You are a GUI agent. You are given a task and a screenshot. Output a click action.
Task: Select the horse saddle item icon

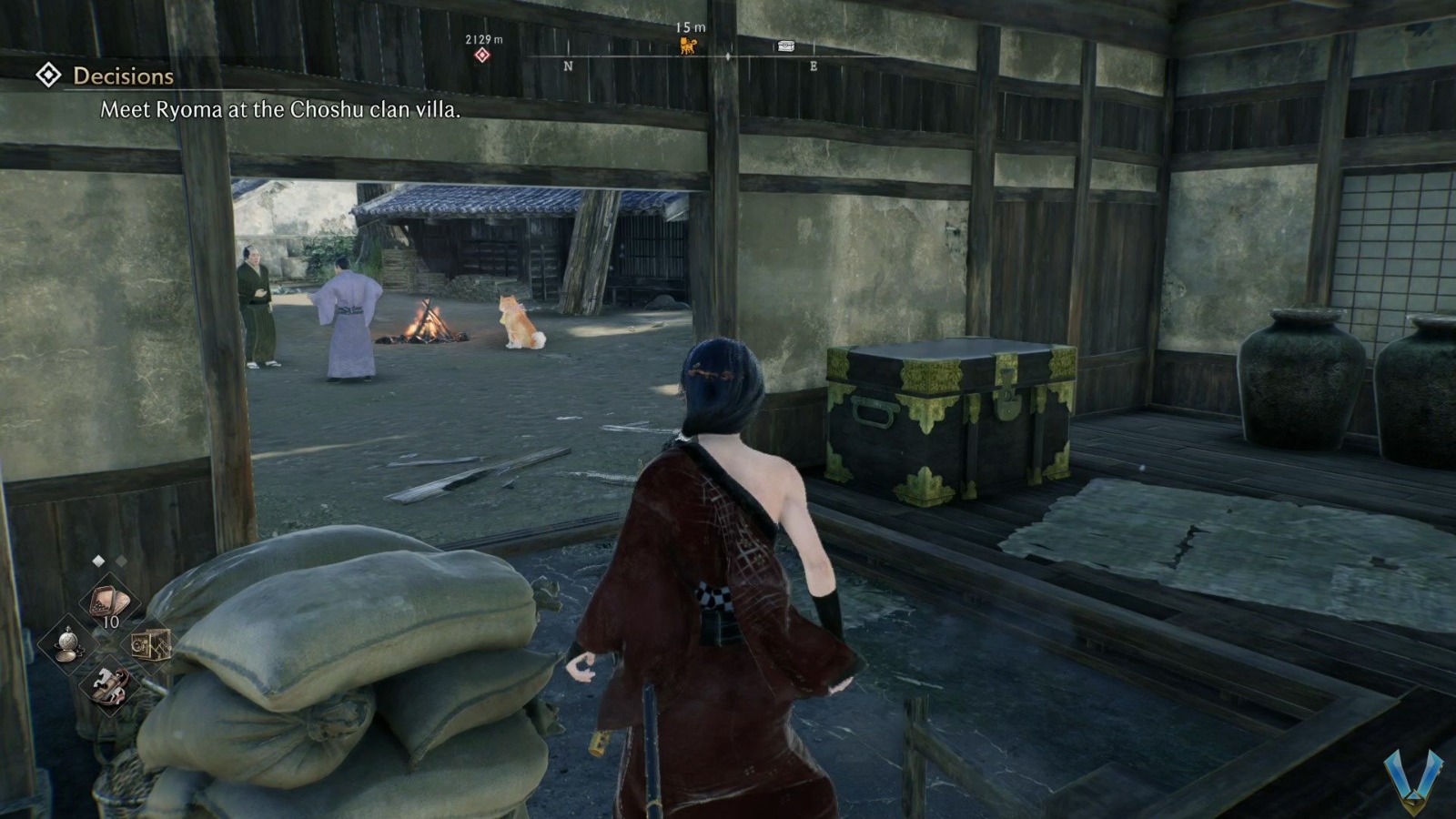[110, 686]
